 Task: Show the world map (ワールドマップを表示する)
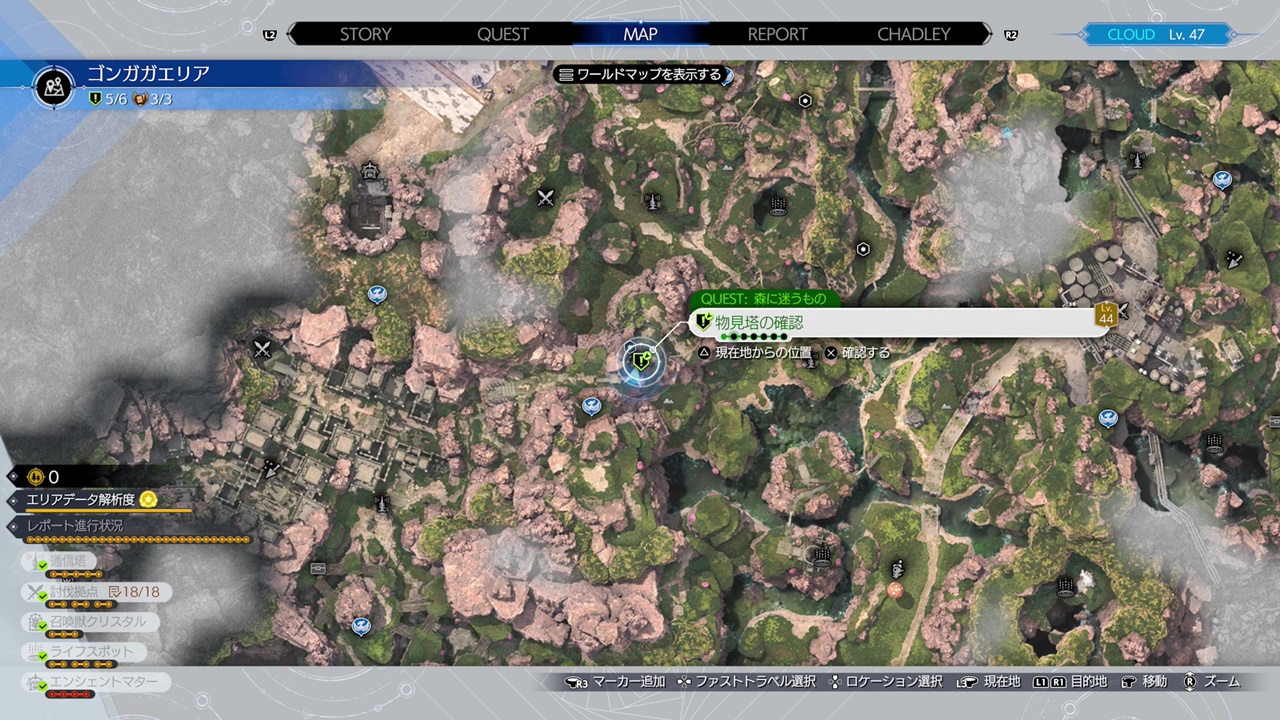pyautogui.click(x=640, y=75)
